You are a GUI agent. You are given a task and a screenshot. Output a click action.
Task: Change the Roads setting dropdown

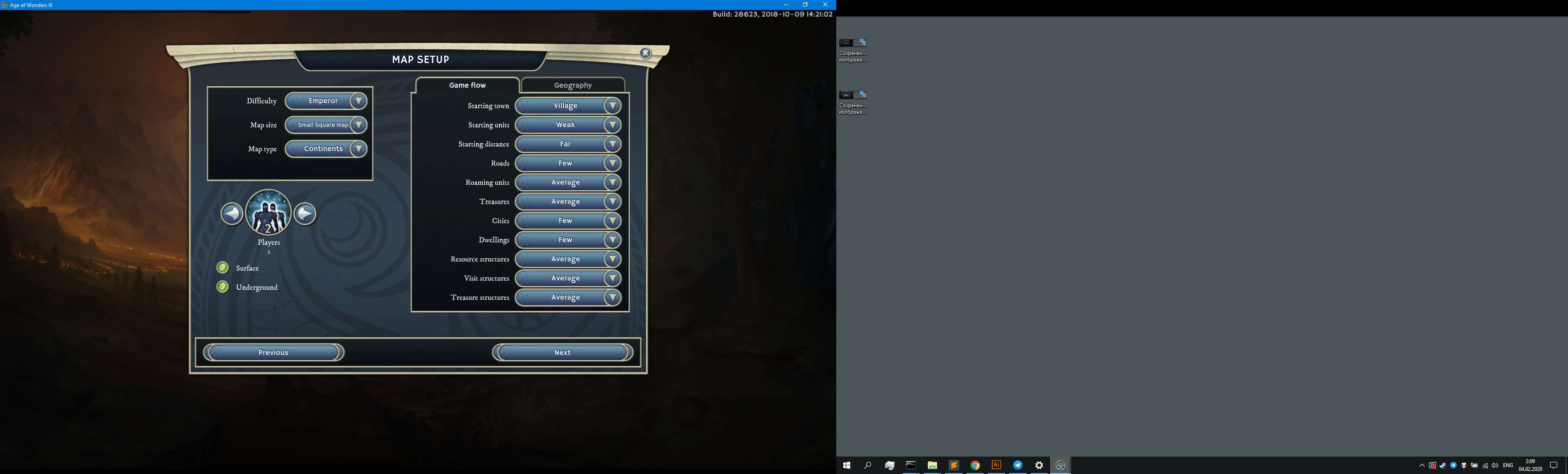click(x=568, y=163)
